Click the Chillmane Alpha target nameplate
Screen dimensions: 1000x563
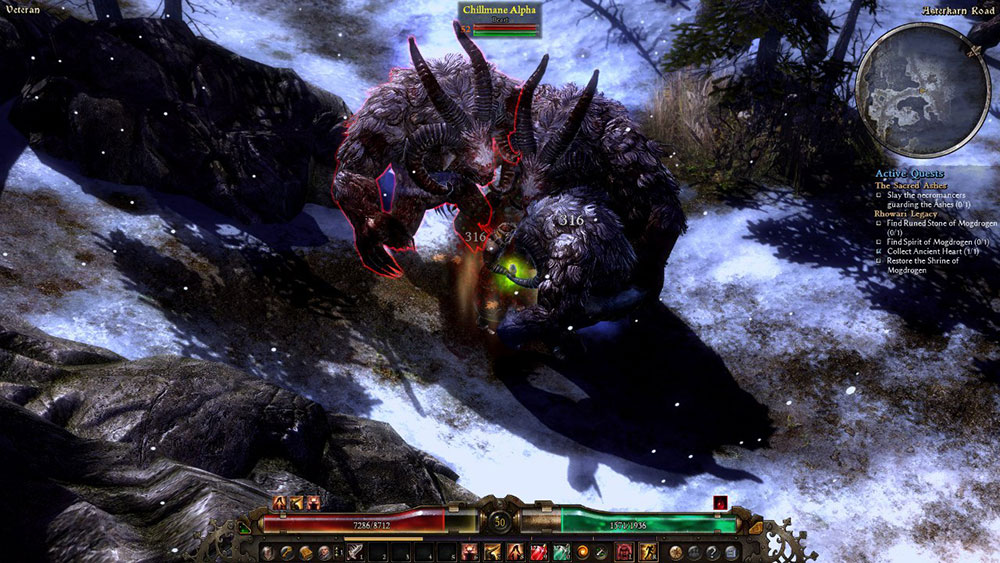click(x=499, y=10)
